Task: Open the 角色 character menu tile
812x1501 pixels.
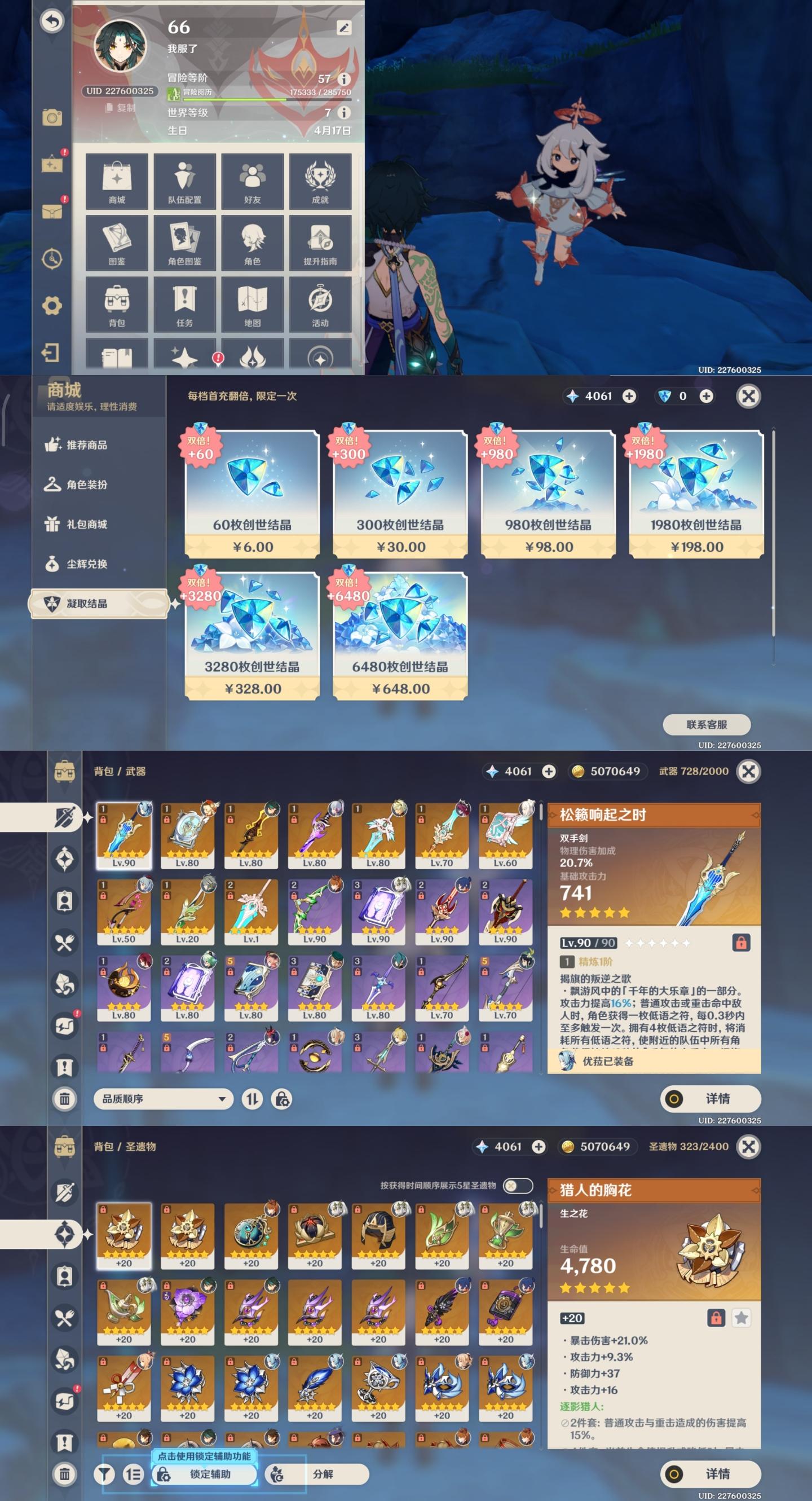Action: [x=252, y=243]
